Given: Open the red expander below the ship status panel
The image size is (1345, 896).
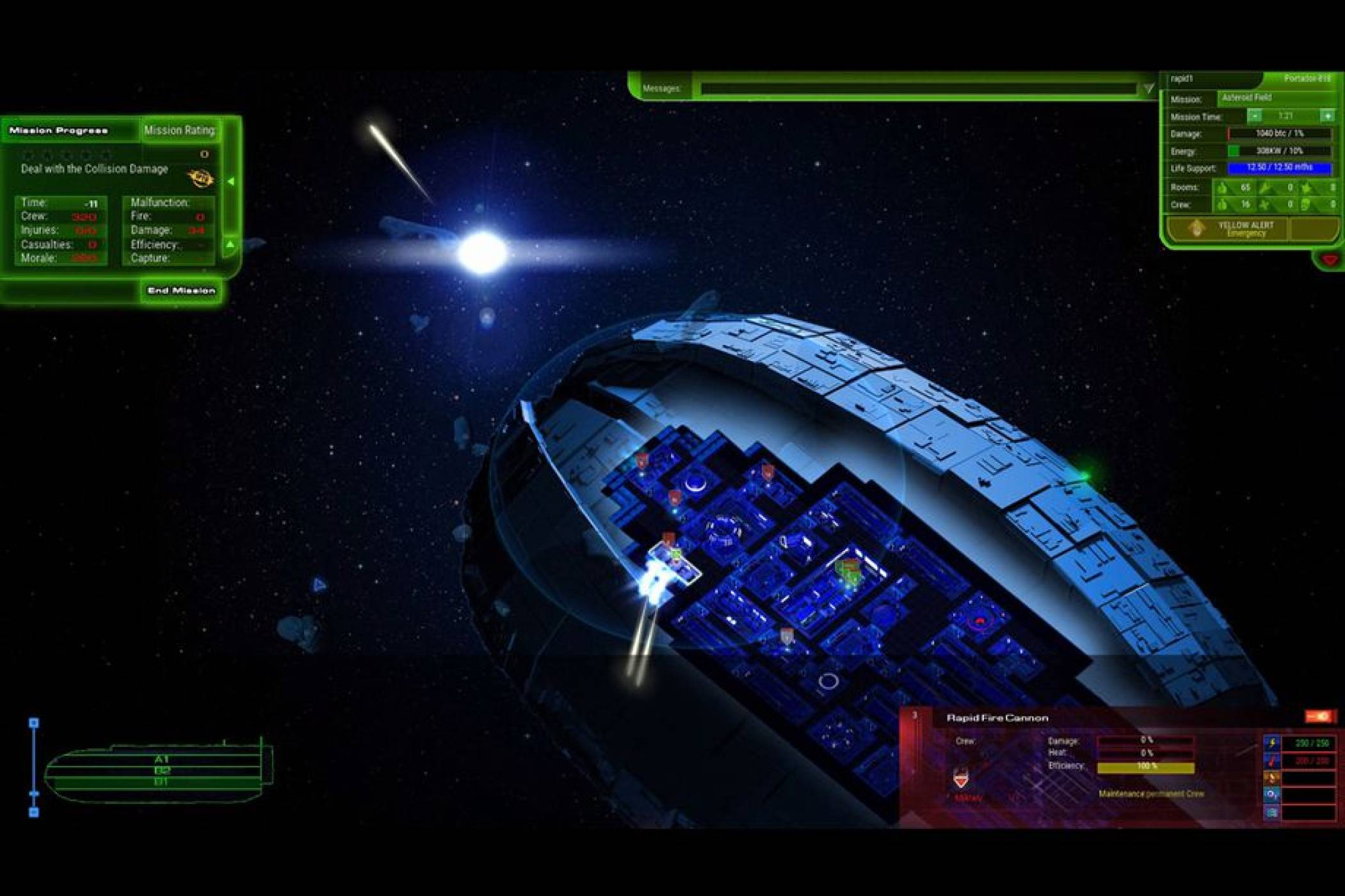Looking at the screenshot, I should [1328, 258].
